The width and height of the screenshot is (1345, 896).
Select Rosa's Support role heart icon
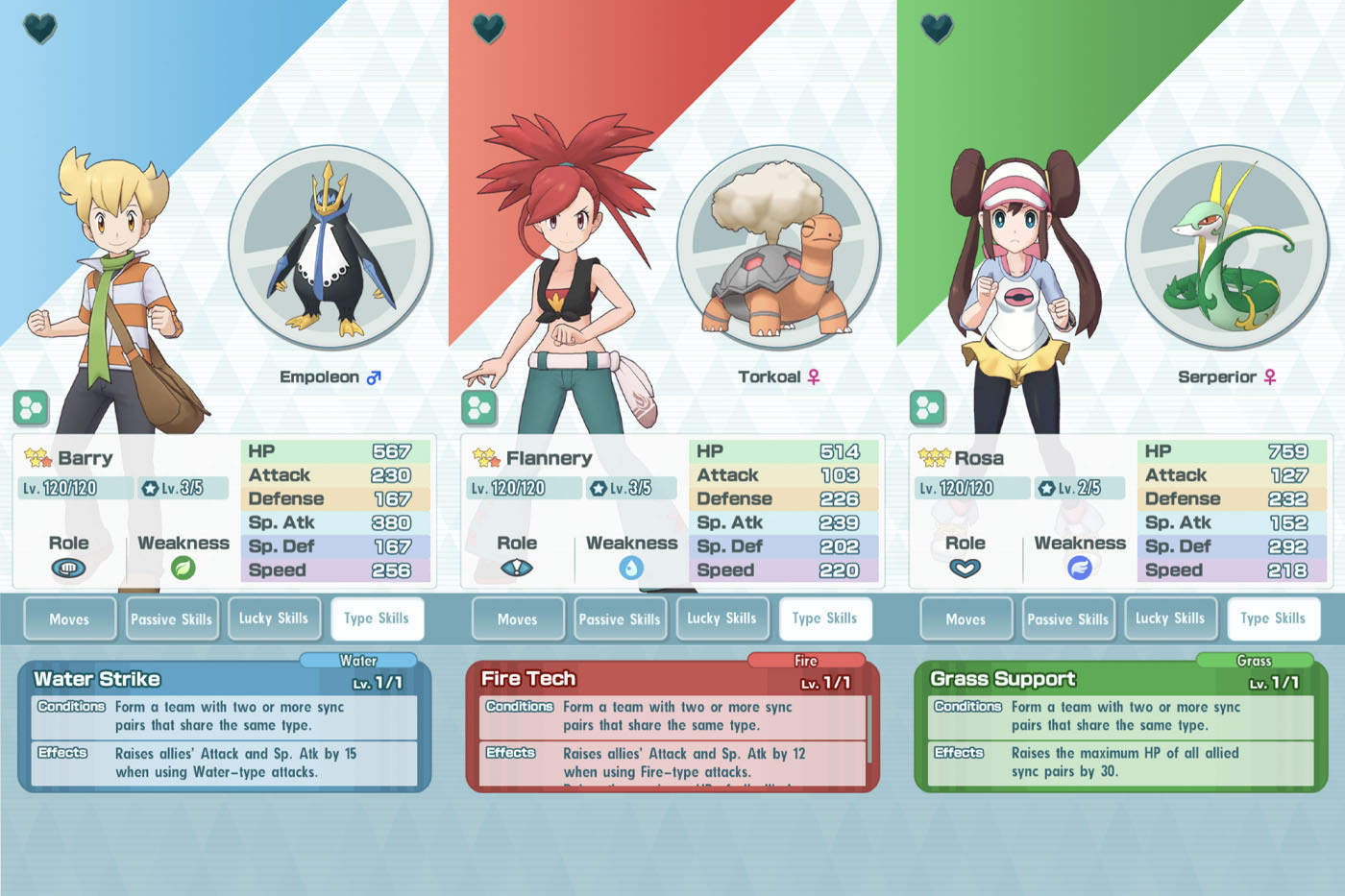(x=966, y=569)
